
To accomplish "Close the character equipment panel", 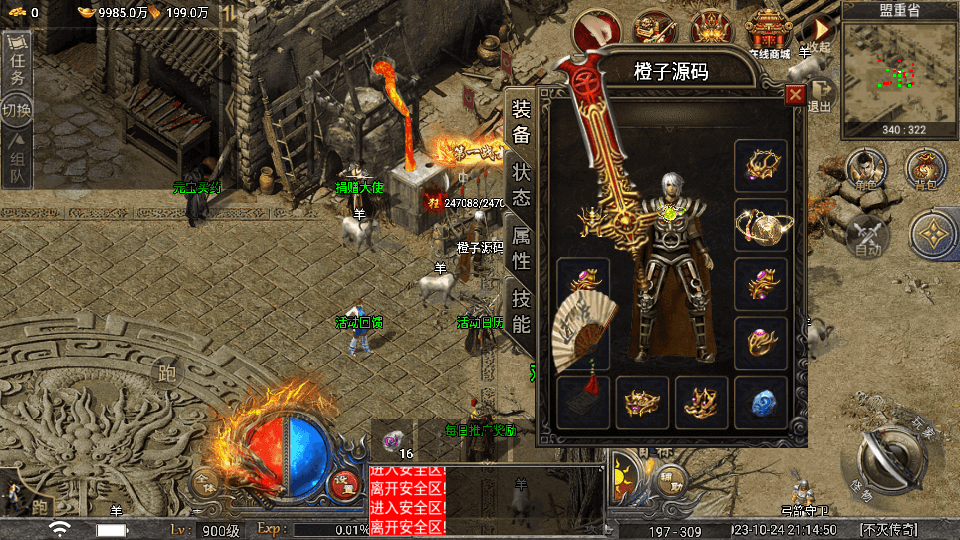I will (x=795, y=95).
